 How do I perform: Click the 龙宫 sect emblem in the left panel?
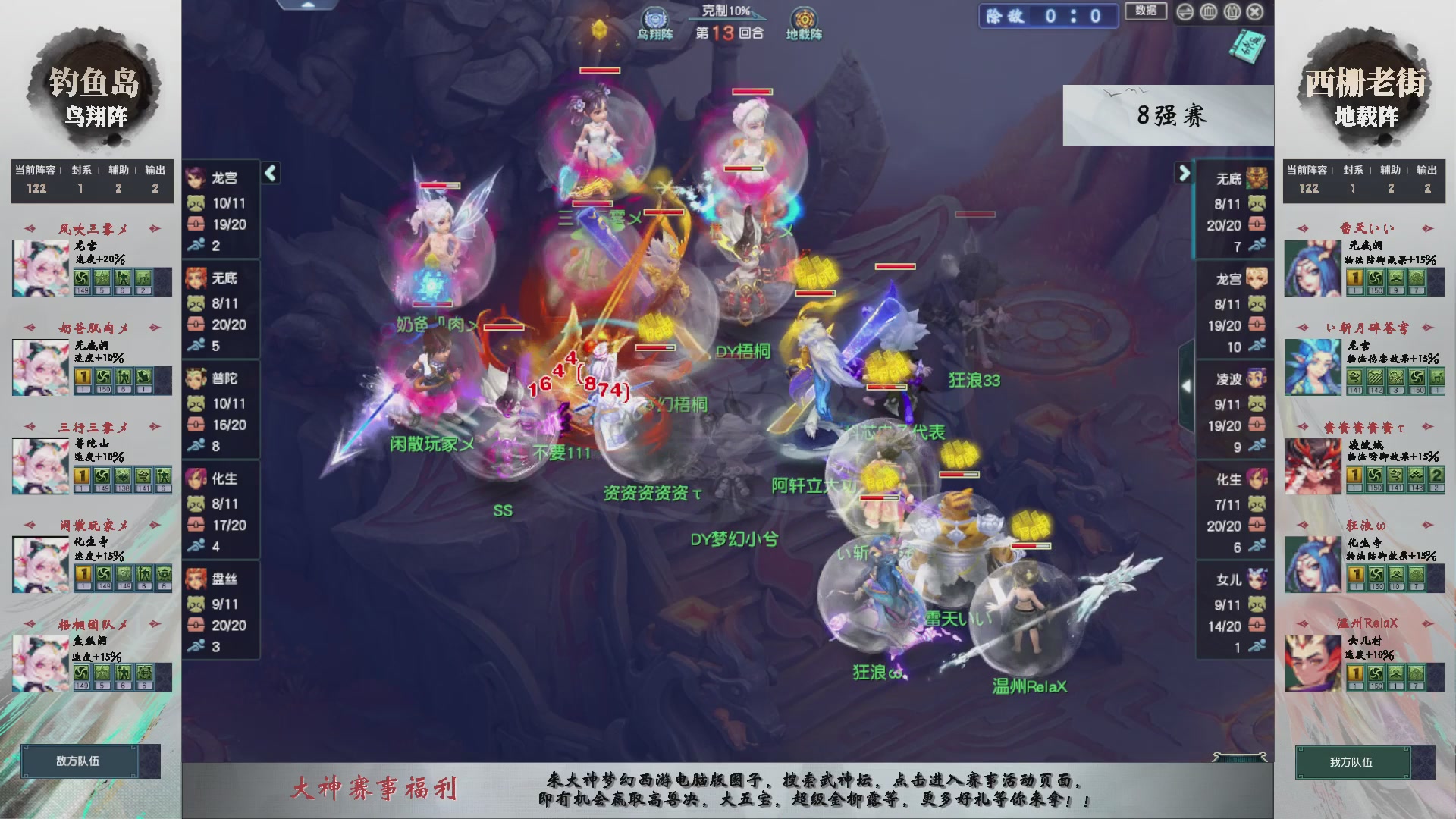pos(196,177)
